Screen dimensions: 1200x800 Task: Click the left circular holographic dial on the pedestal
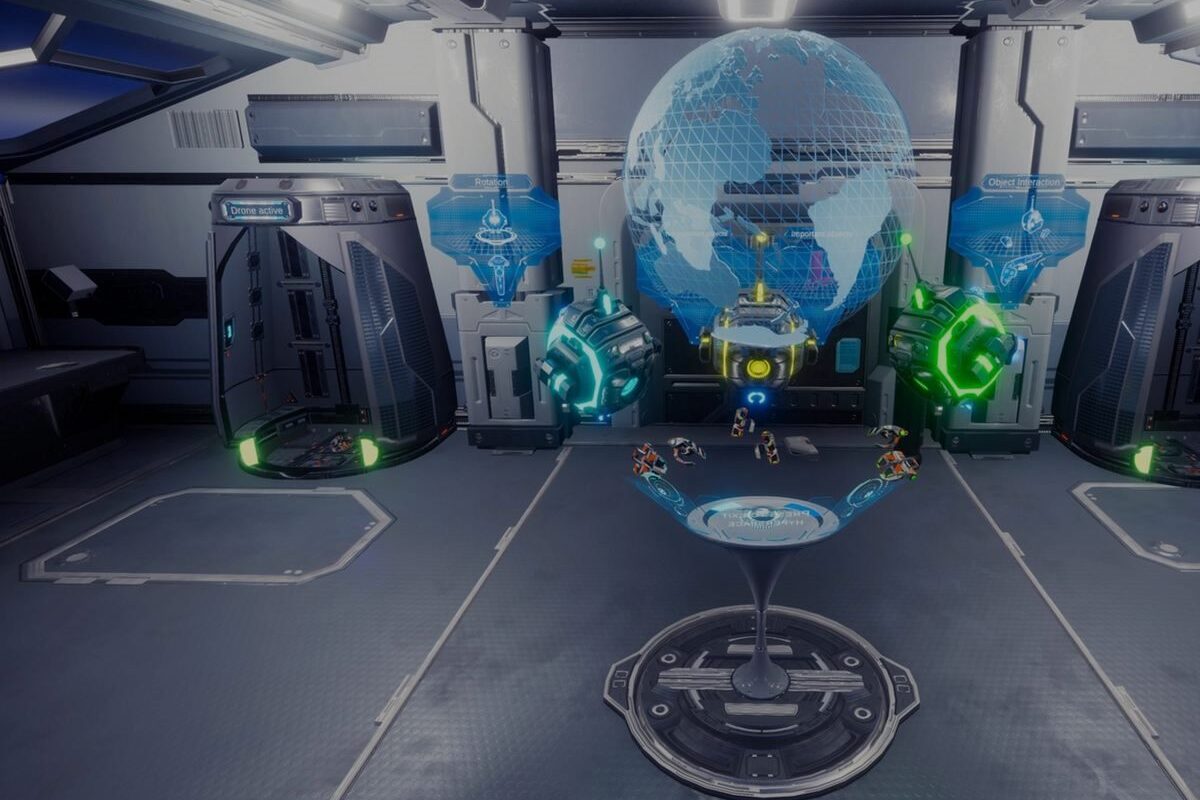(661, 491)
